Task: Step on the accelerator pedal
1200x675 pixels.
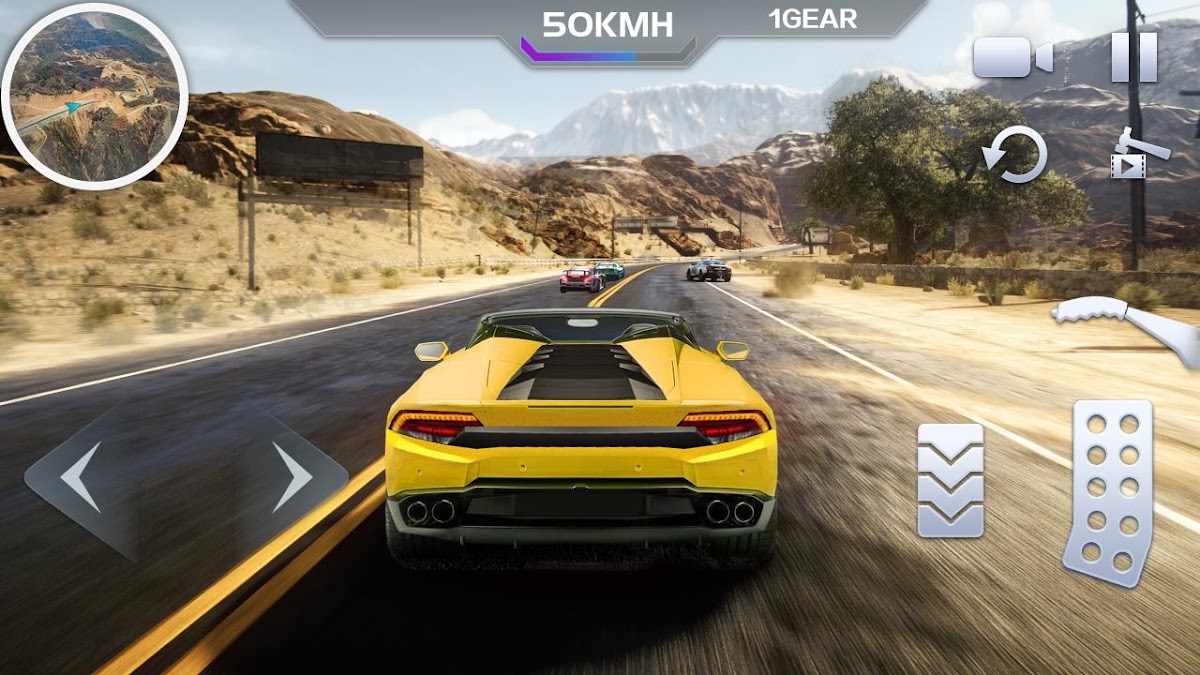Action: 1108,492
